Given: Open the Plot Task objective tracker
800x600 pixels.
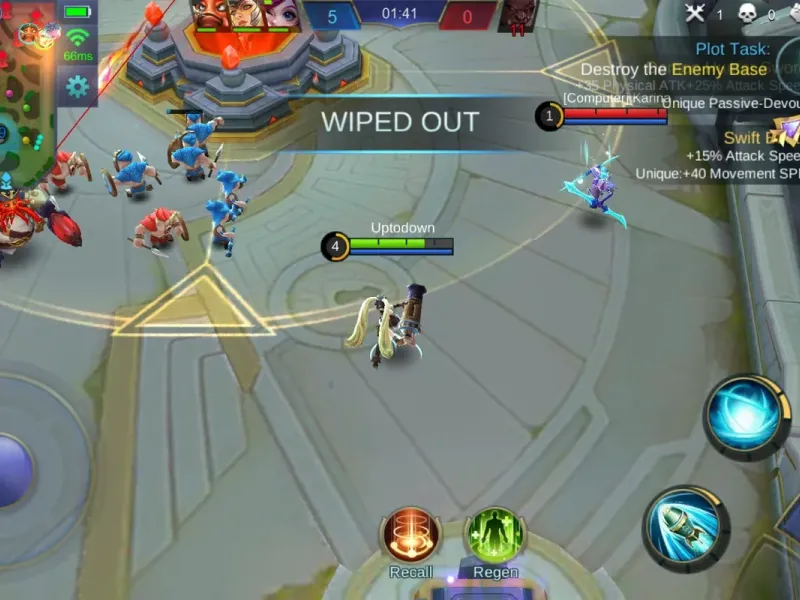Looking at the screenshot, I should pyautogui.click(x=733, y=49).
